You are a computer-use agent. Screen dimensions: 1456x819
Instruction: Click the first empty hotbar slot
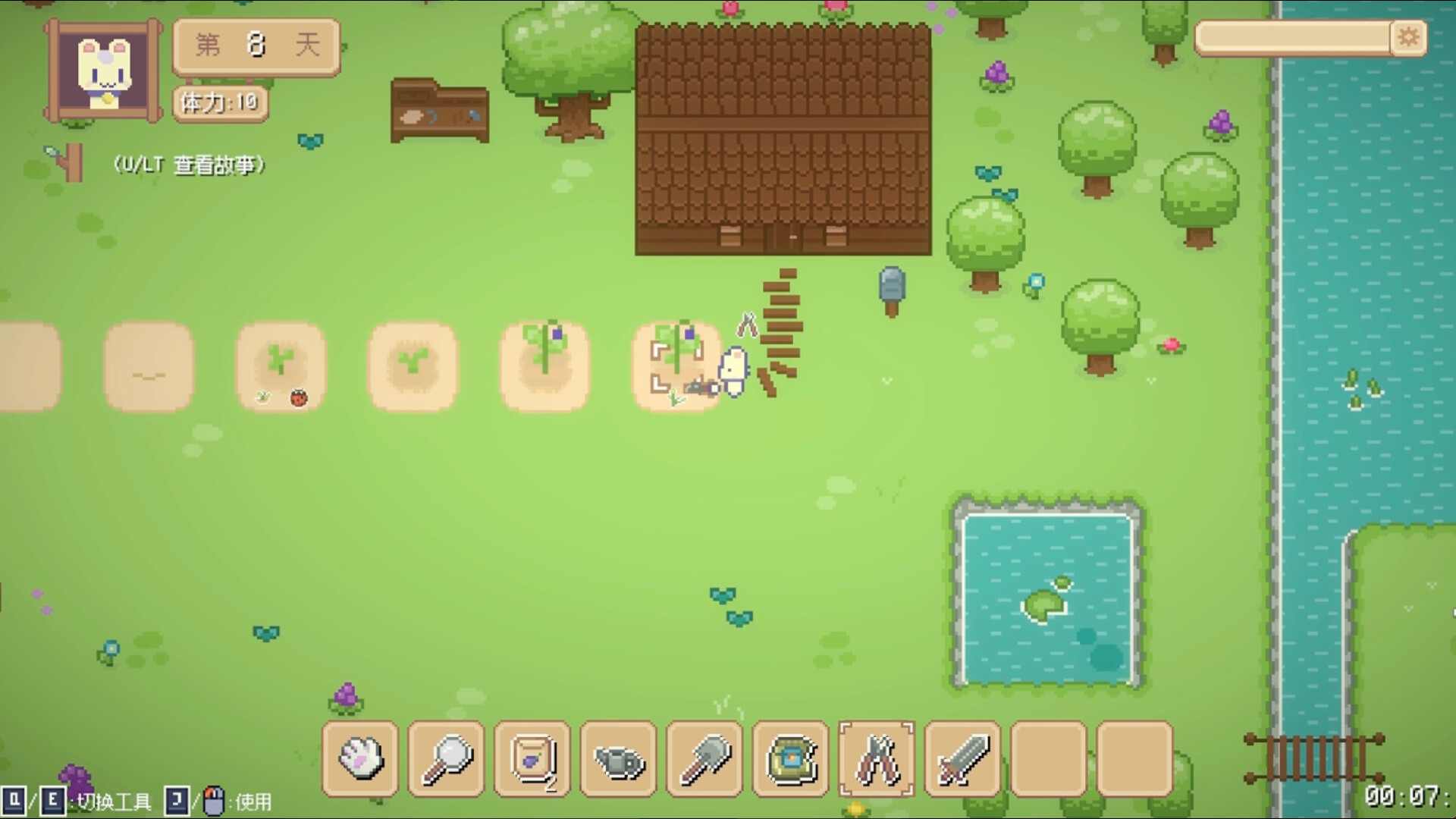[x=1047, y=758]
